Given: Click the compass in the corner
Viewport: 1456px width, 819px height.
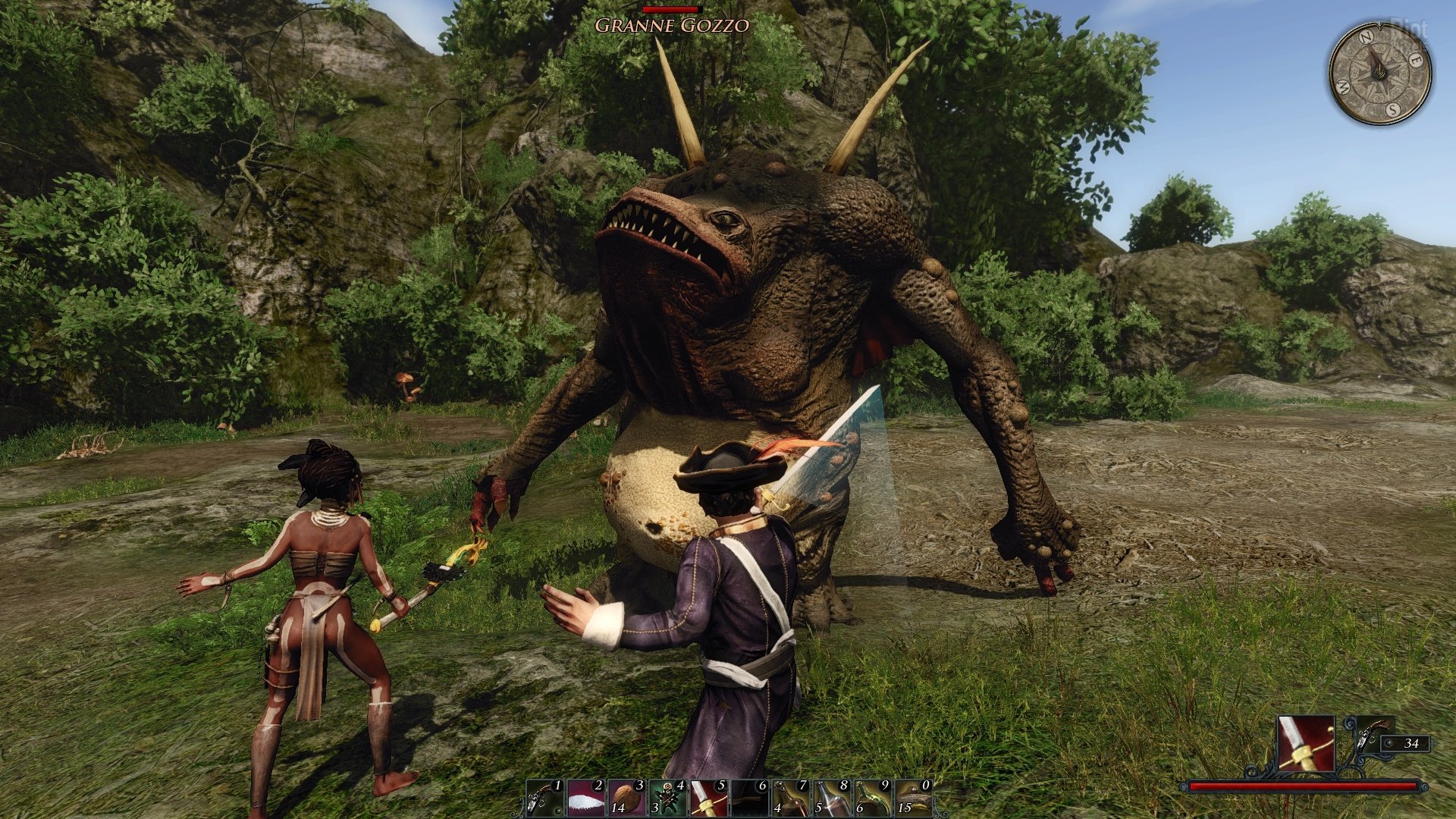Looking at the screenshot, I should [1379, 73].
